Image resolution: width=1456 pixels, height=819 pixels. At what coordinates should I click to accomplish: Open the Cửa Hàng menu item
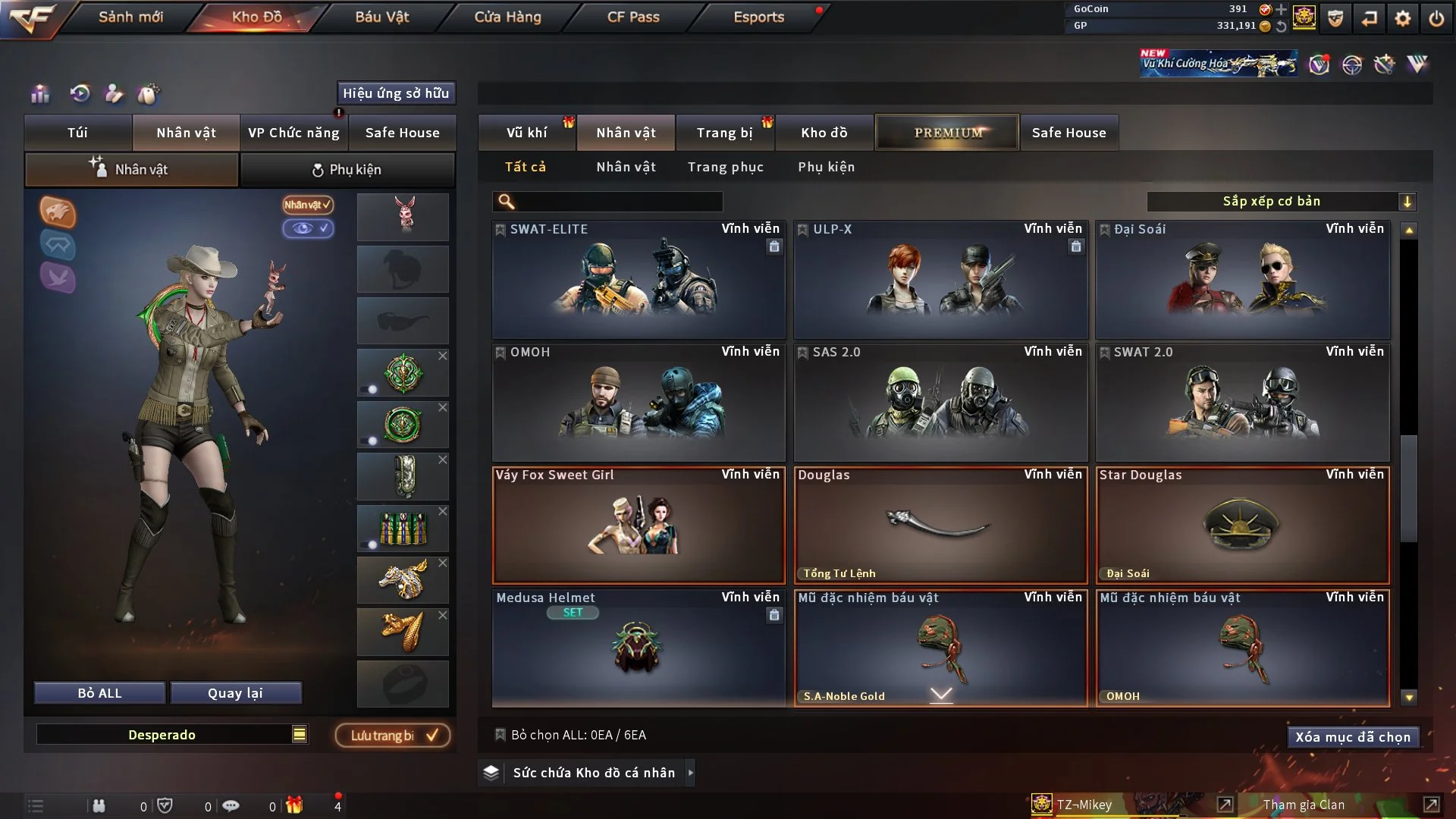click(x=508, y=16)
